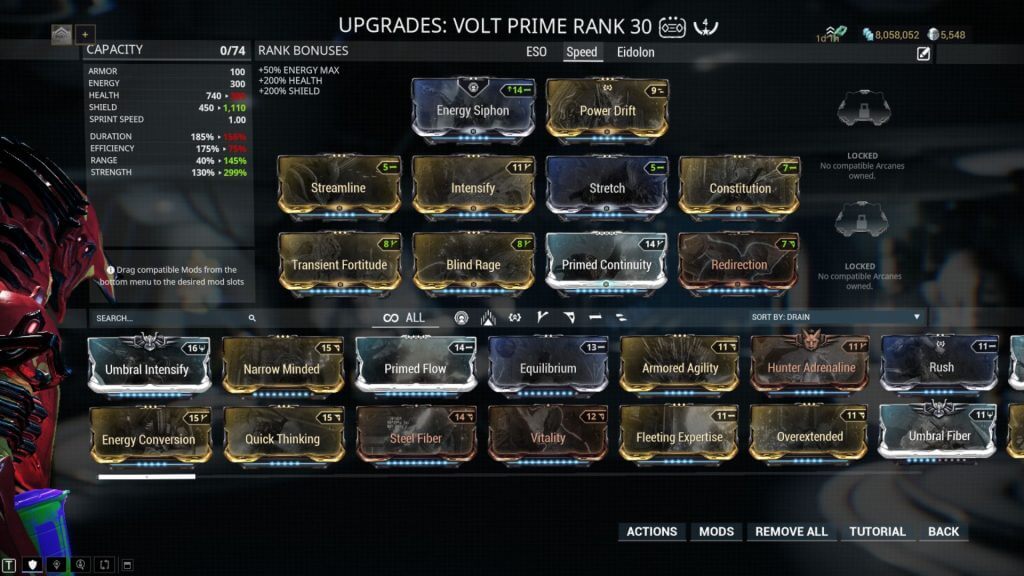Select the equipped Energy Siphon aura mod
1024x576 pixels.
(473, 110)
